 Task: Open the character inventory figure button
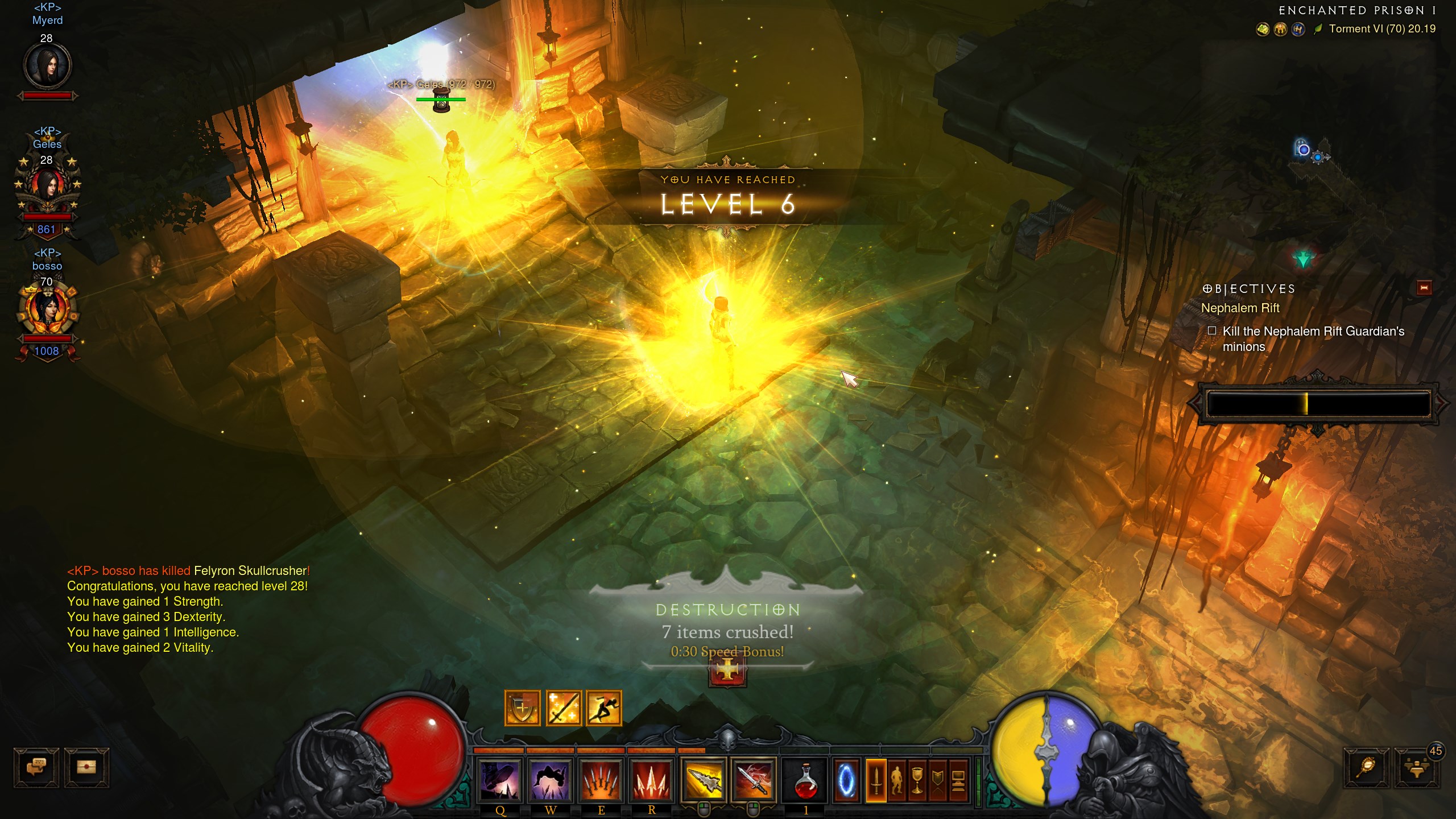pos(897,780)
